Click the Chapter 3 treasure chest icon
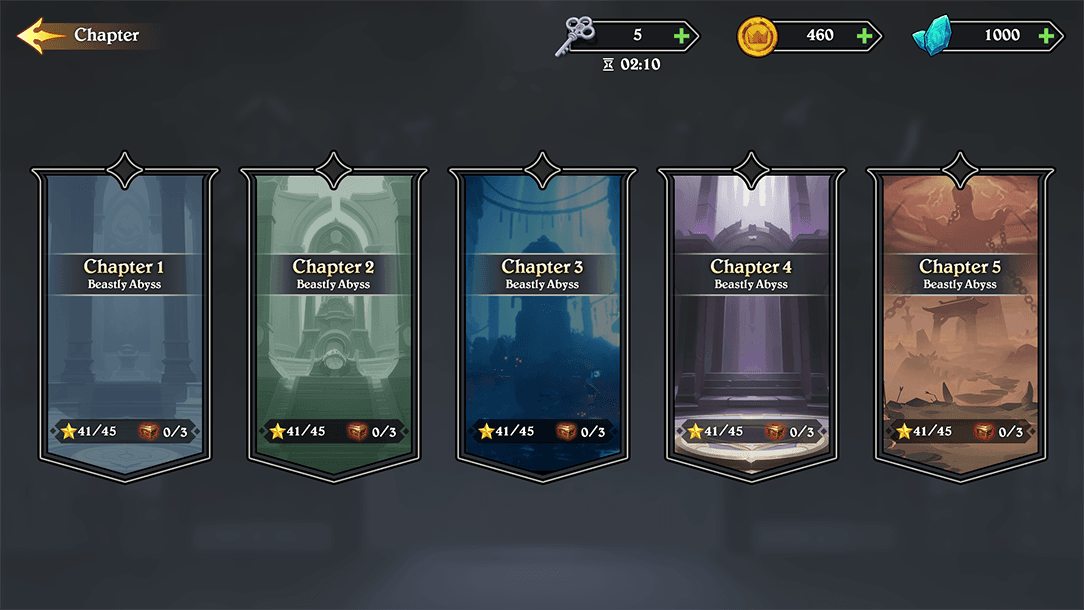1084x610 pixels. coord(566,432)
